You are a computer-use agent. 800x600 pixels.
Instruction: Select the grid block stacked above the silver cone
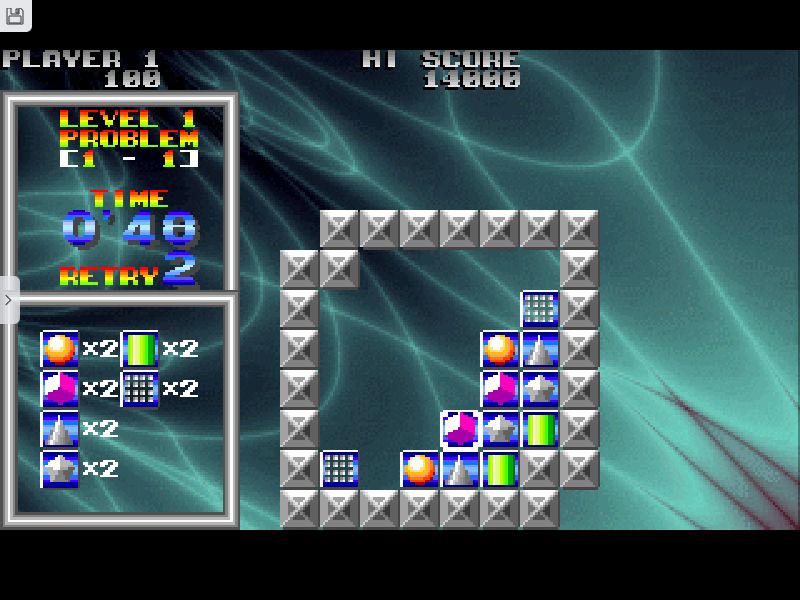540,309
